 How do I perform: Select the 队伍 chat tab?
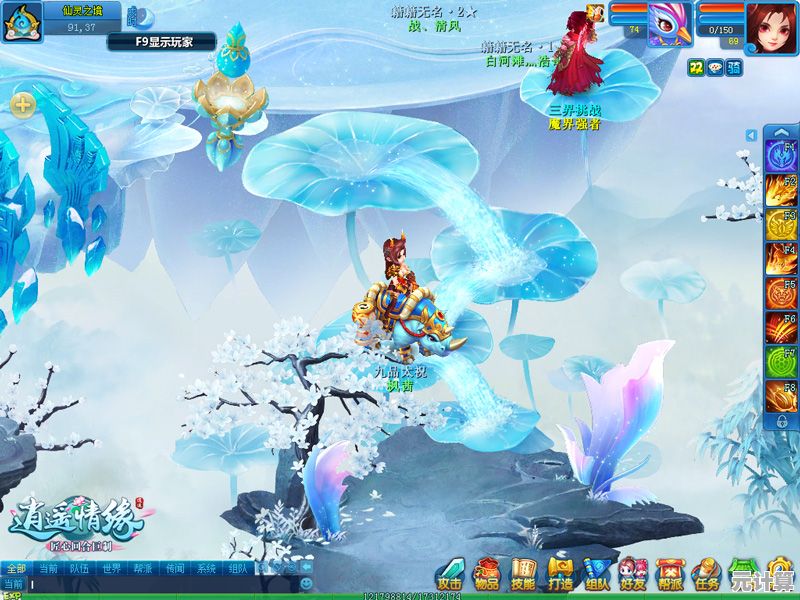(79, 568)
